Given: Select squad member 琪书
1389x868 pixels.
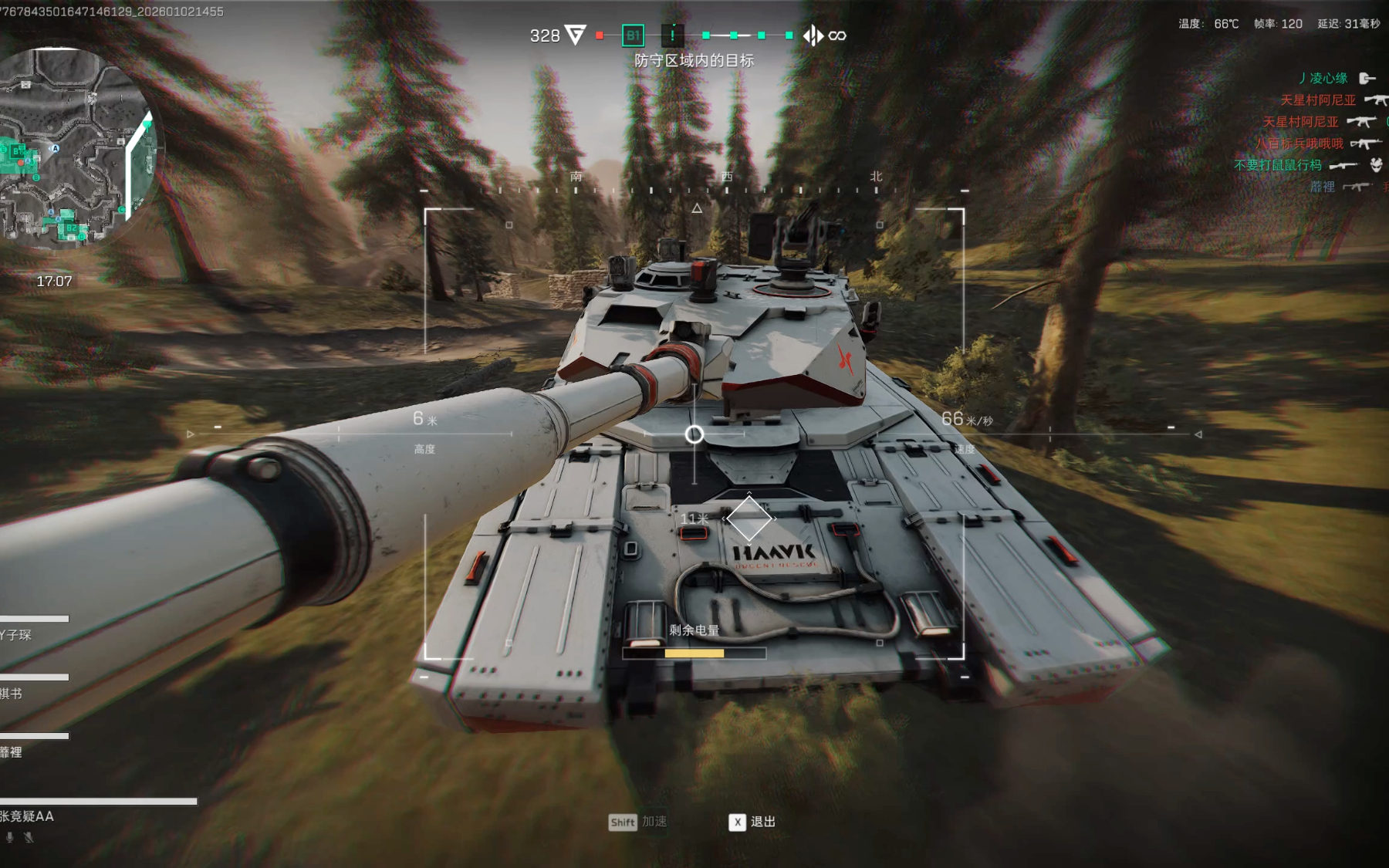Looking at the screenshot, I should pyautogui.click(x=12, y=694).
